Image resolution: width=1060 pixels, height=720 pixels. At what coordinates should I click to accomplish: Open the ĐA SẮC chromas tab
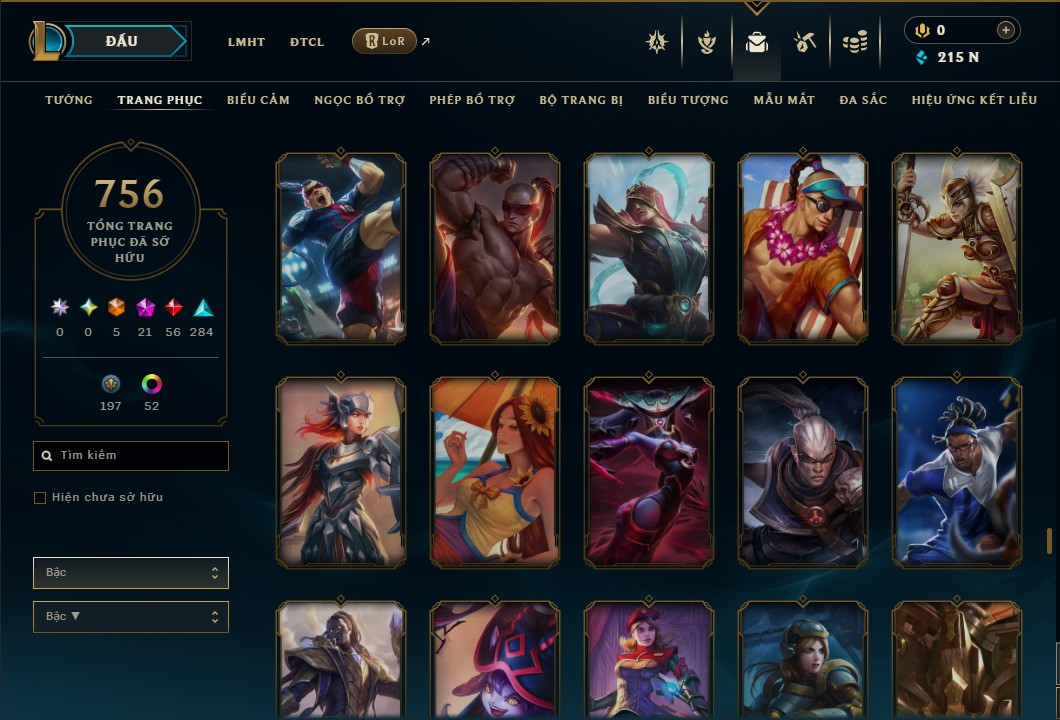pyautogui.click(x=863, y=100)
